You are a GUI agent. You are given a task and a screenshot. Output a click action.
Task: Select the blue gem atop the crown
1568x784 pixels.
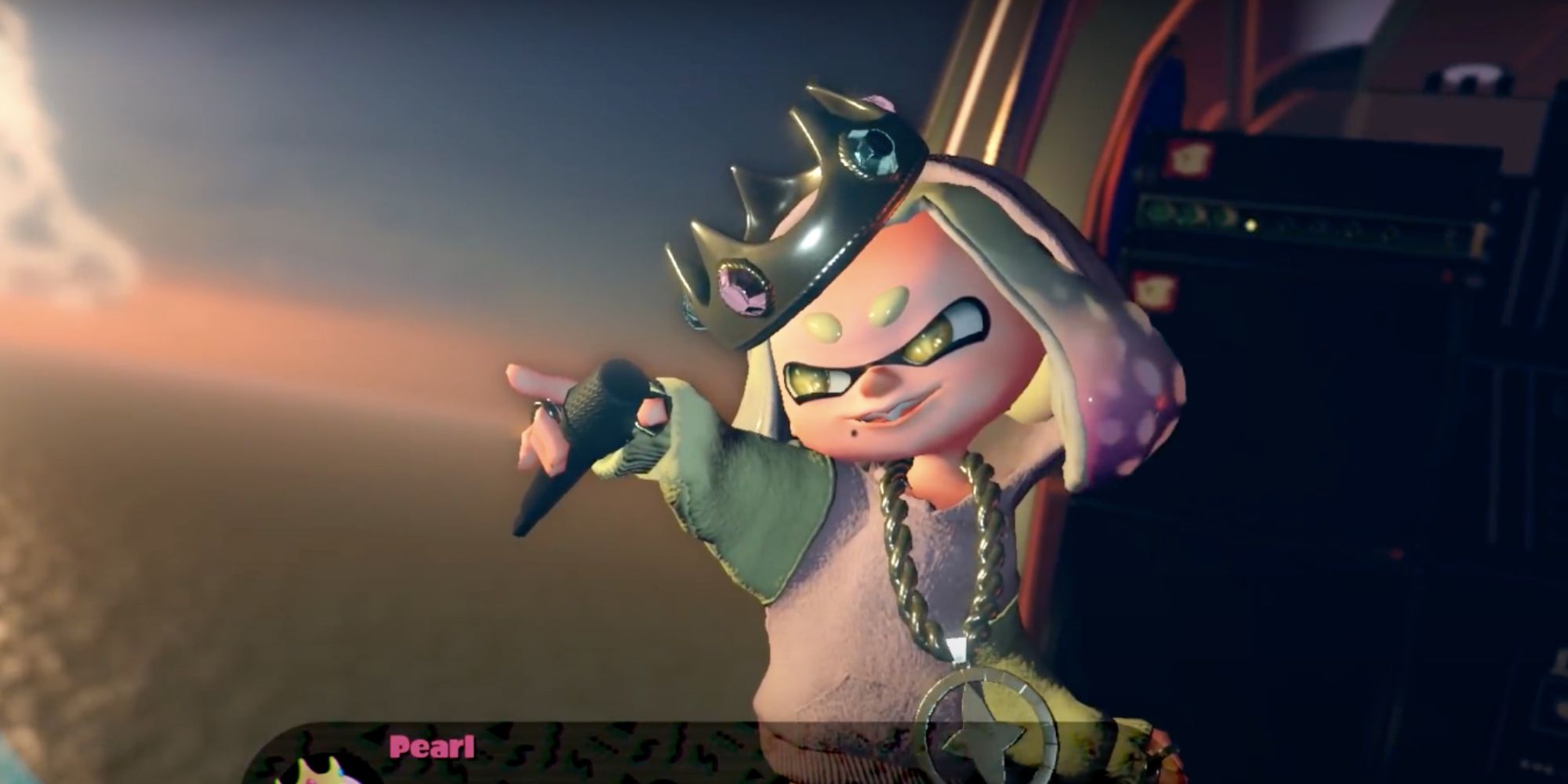tap(870, 153)
